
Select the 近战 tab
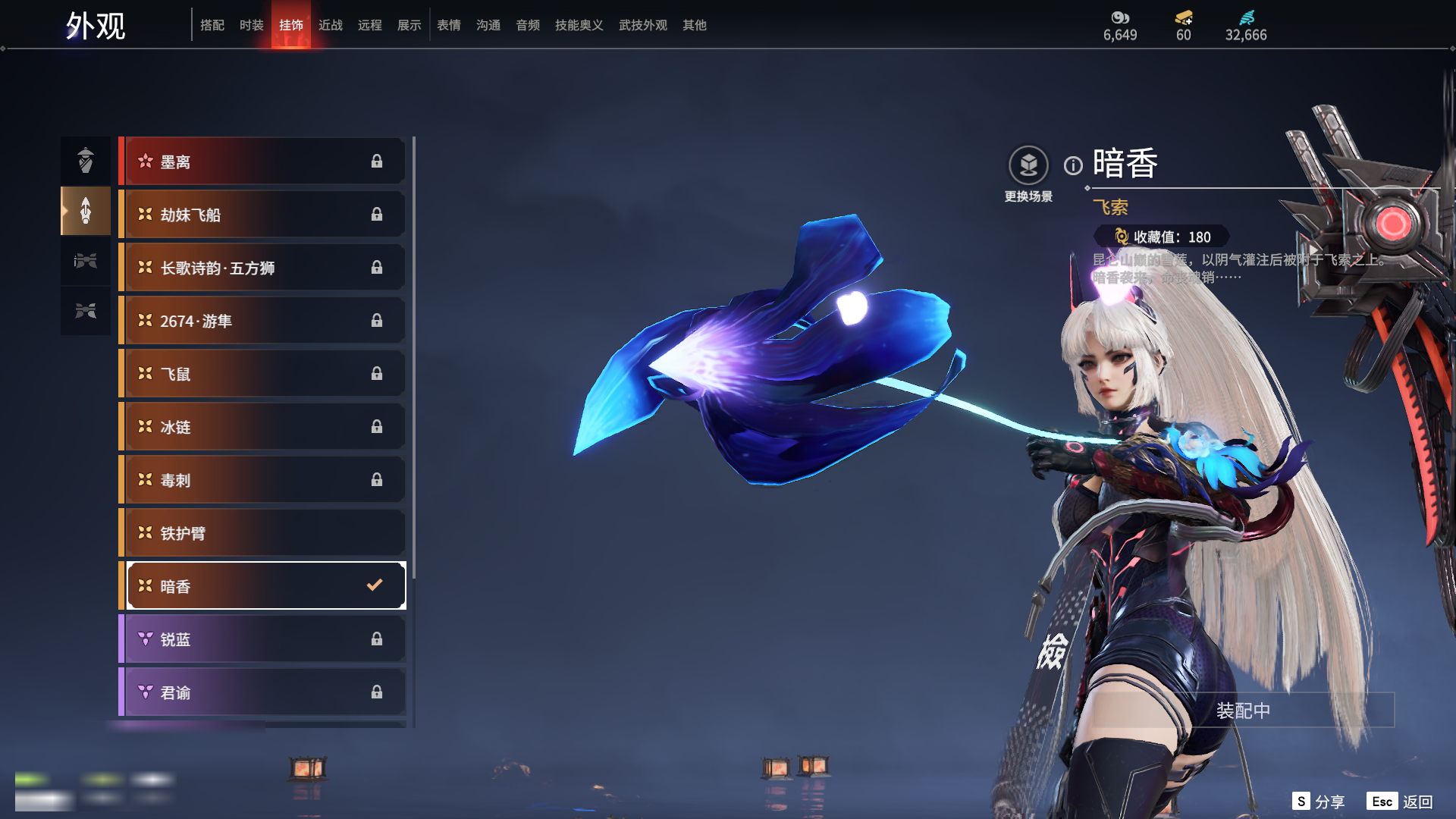(x=330, y=25)
